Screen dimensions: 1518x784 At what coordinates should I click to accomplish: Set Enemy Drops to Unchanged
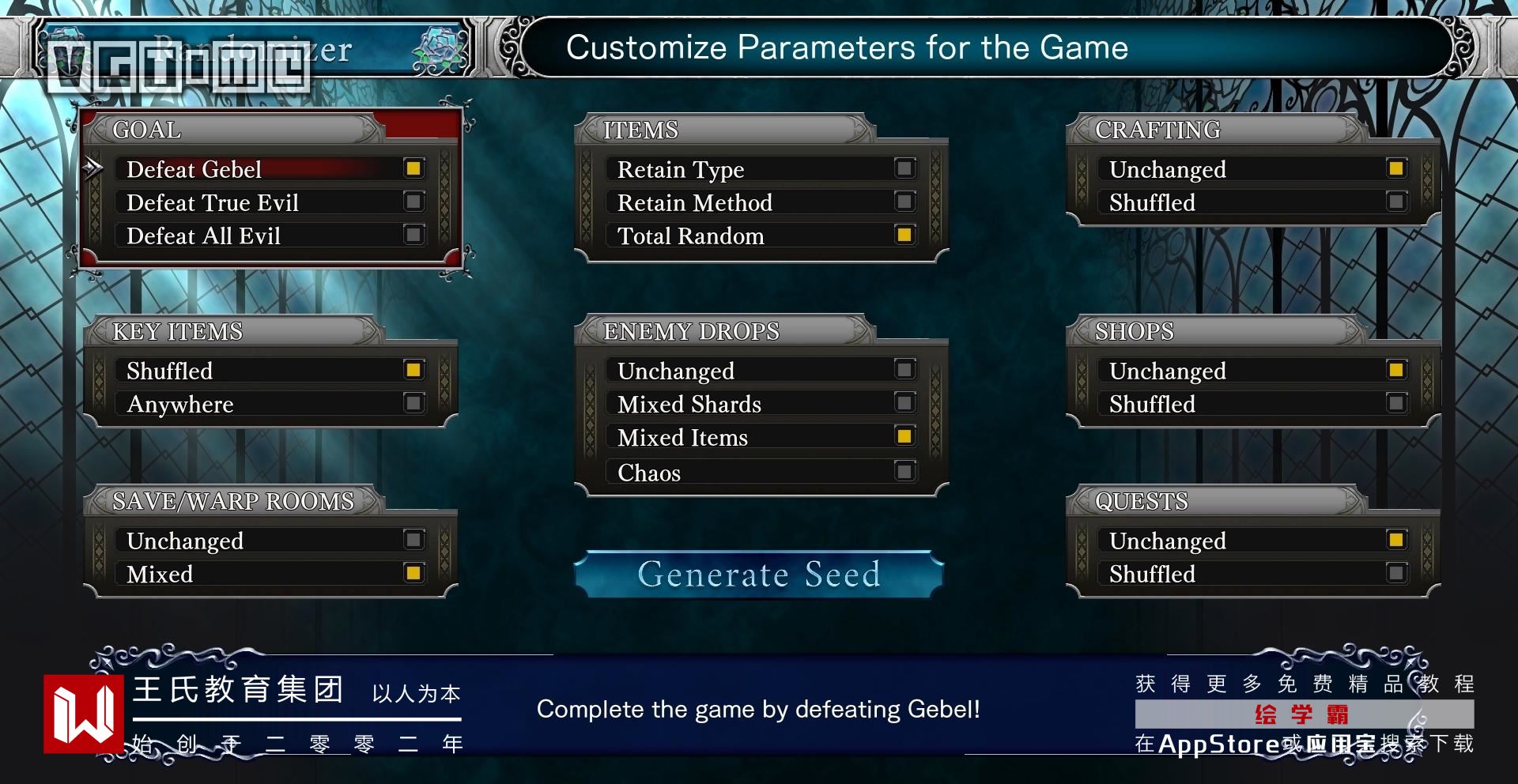[x=761, y=371]
